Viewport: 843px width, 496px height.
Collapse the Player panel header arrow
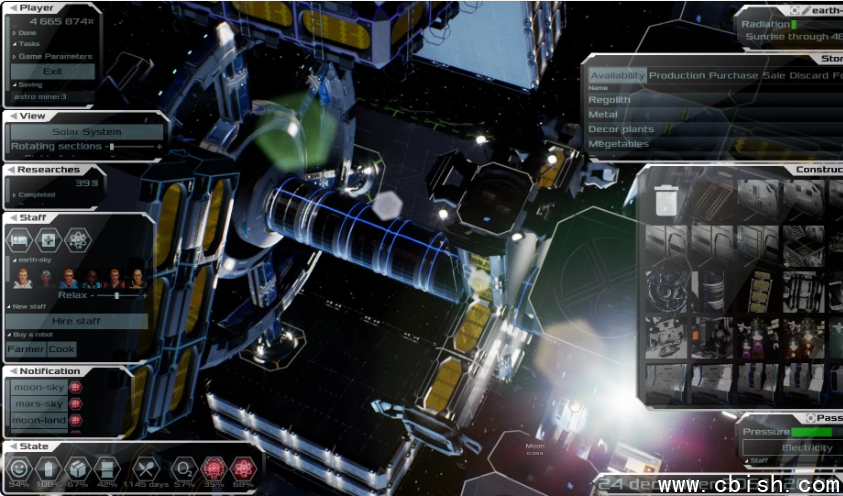point(11,8)
